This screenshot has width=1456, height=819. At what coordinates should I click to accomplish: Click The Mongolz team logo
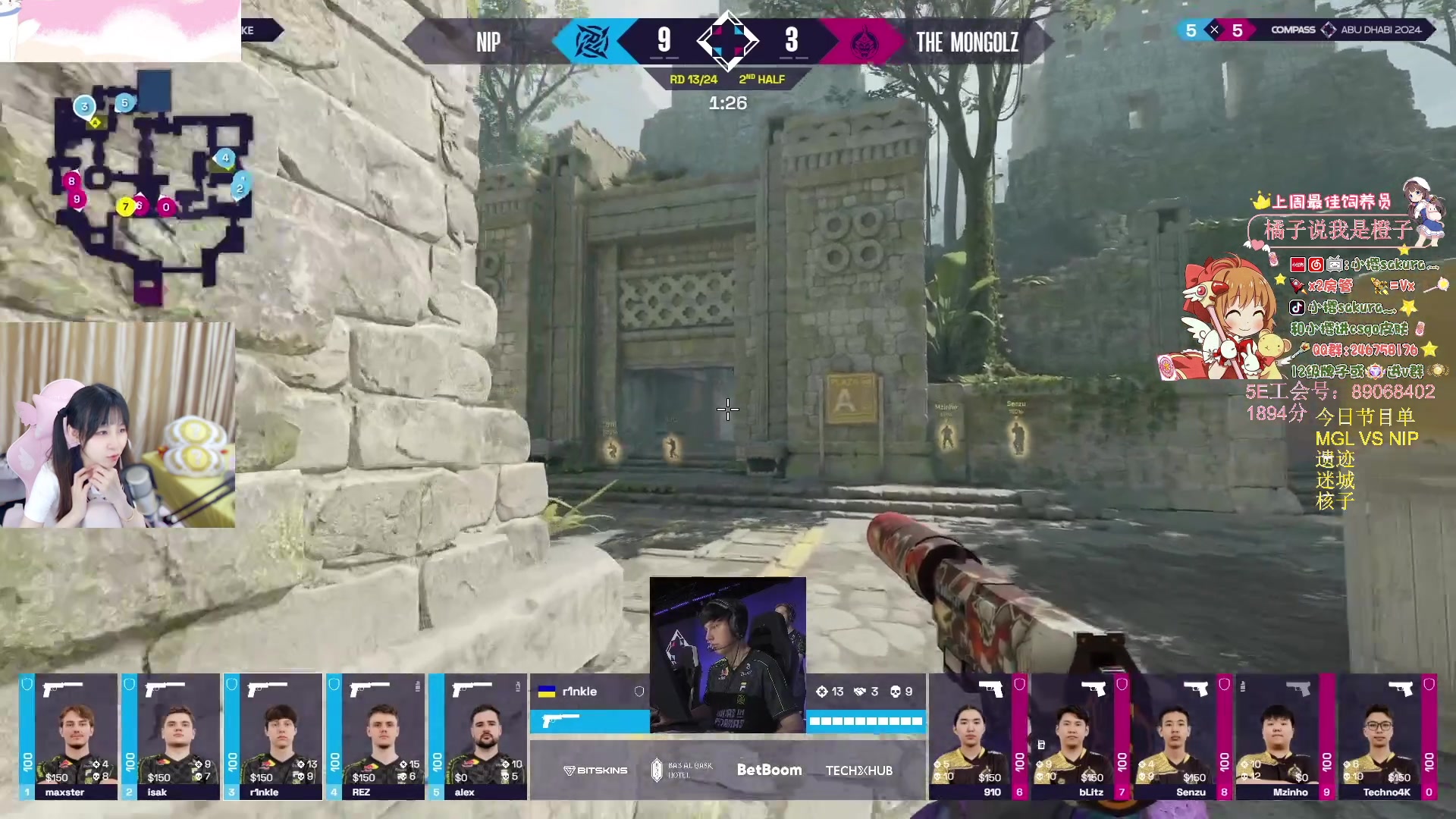(x=862, y=42)
